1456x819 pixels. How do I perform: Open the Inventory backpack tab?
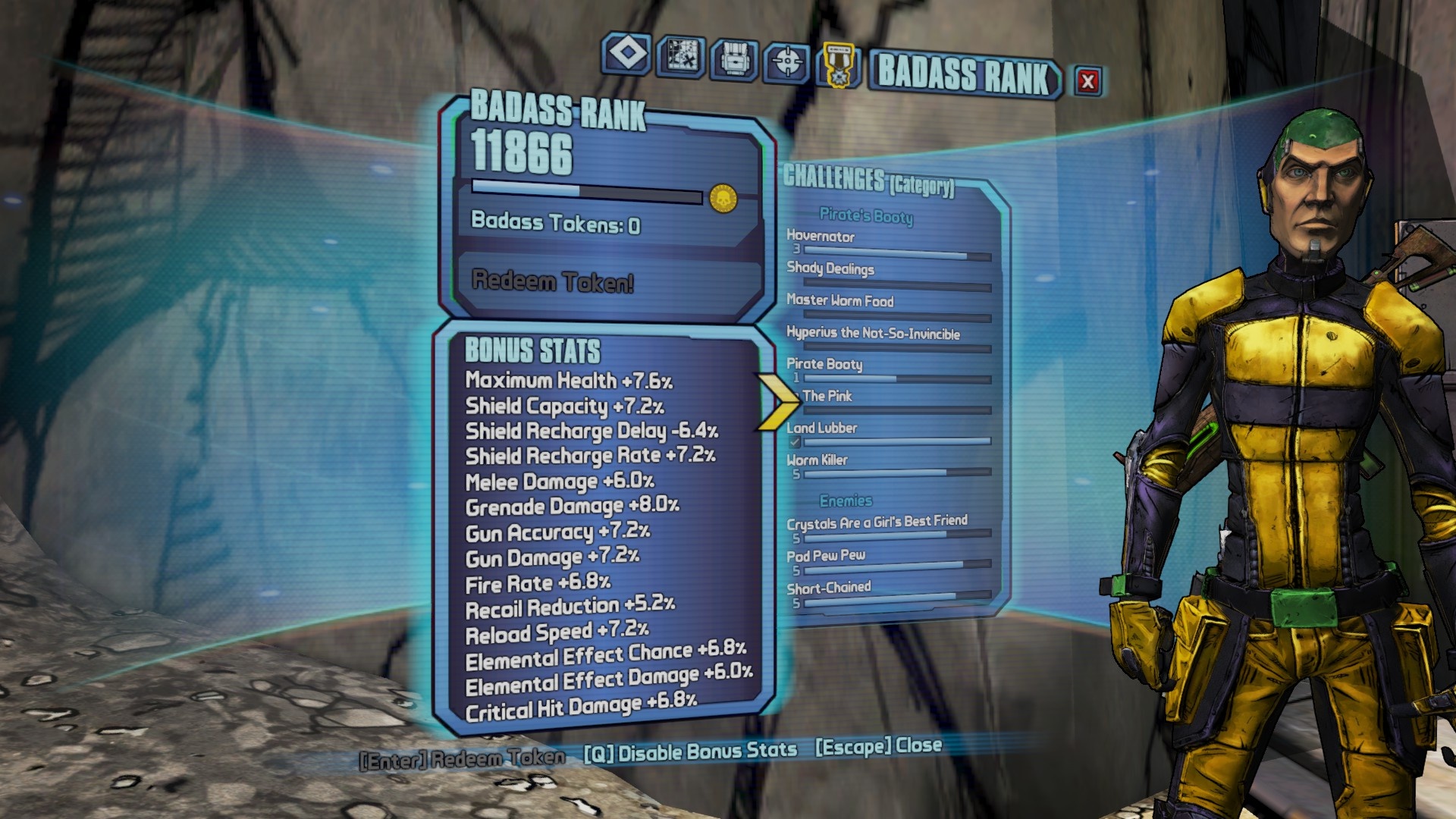tap(734, 59)
